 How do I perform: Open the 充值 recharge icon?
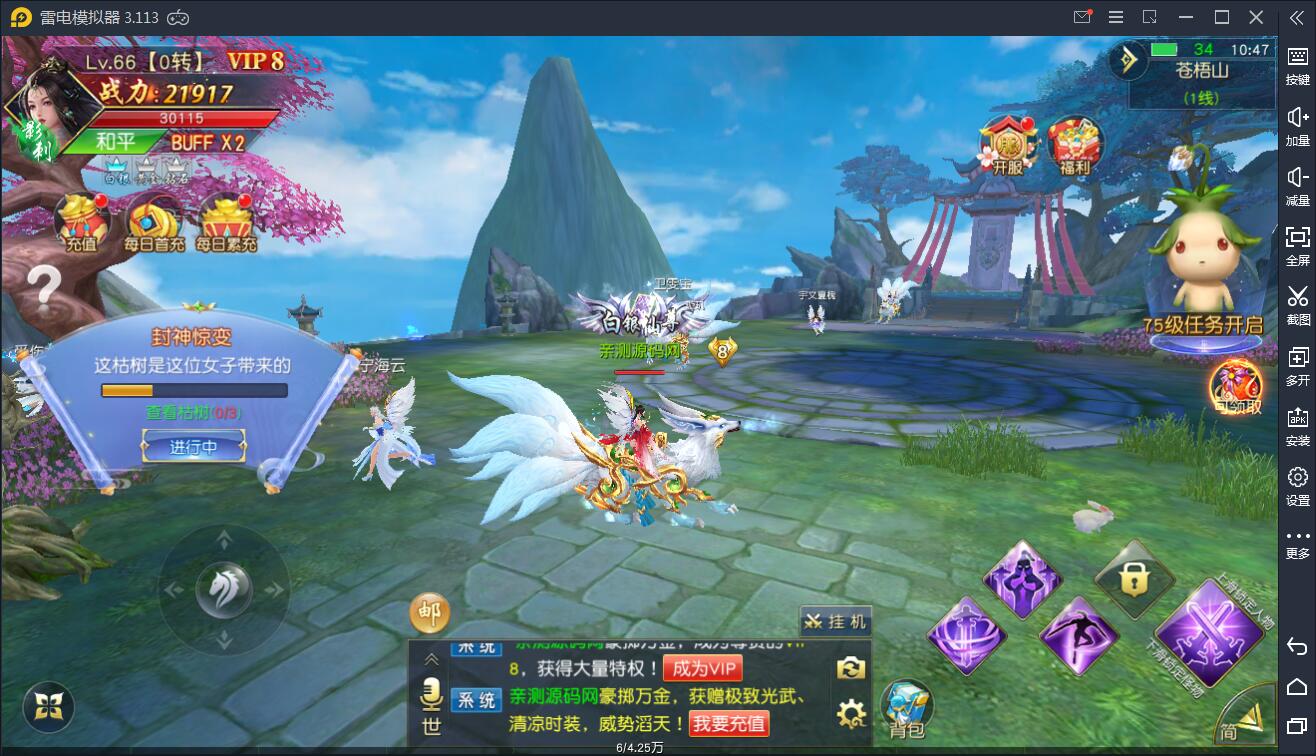81,222
